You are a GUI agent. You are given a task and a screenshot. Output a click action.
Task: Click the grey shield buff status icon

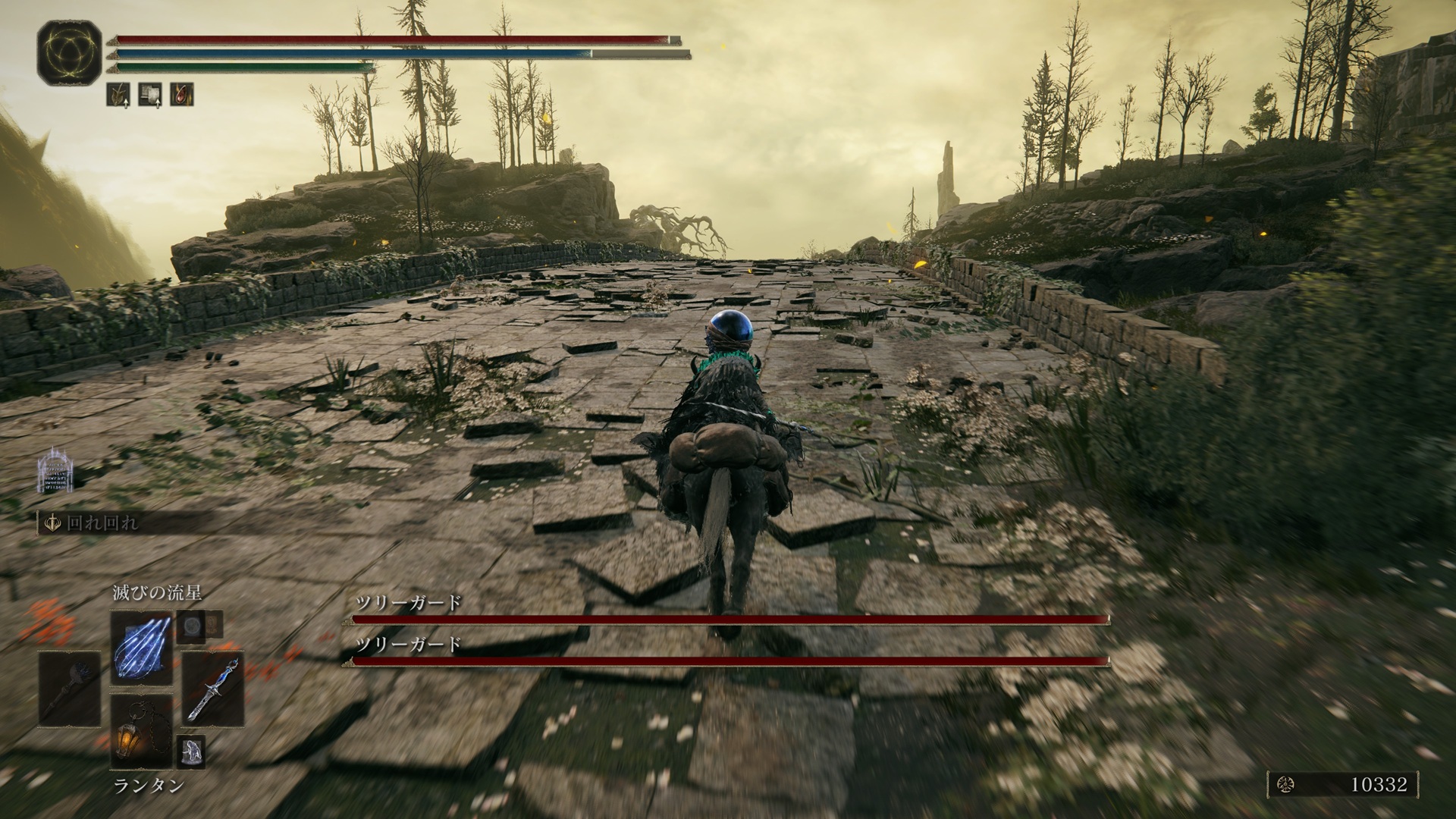[x=150, y=94]
